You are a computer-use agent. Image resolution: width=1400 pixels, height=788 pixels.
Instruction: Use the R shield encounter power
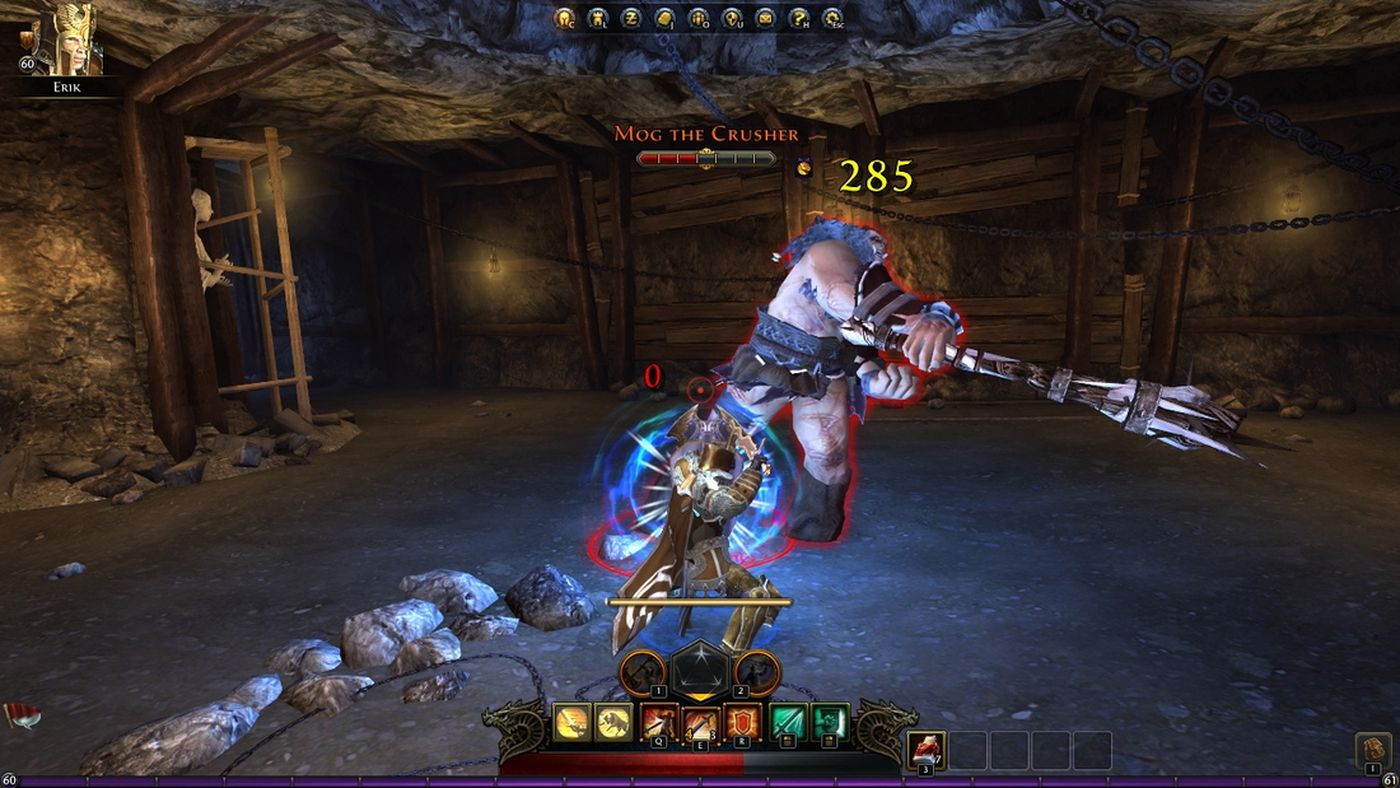(x=742, y=721)
